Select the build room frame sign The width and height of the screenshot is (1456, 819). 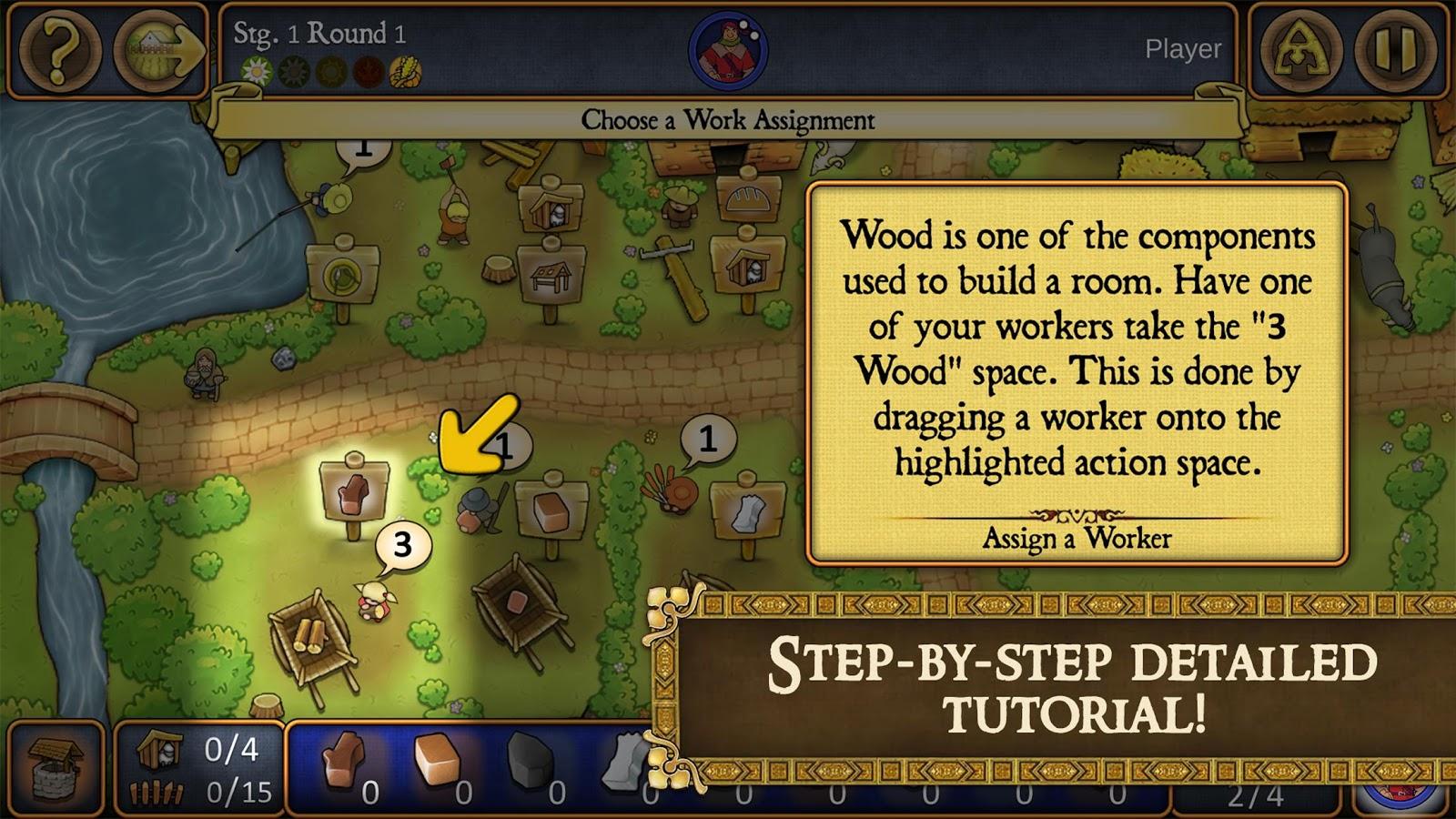pyautogui.click(x=551, y=276)
